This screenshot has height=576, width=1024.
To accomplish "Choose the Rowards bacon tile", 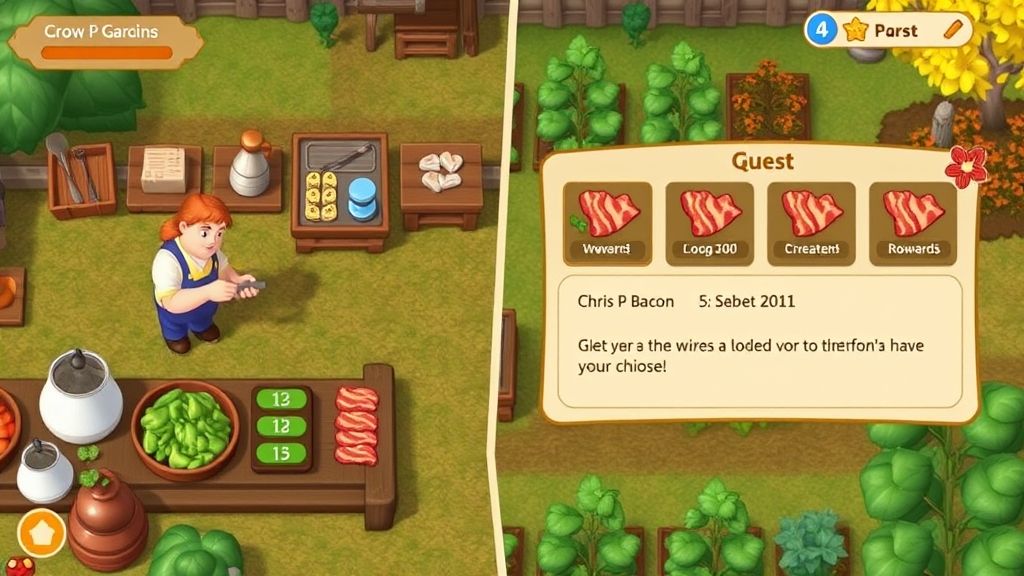I will pyautogui.click(x=912, y=223).
